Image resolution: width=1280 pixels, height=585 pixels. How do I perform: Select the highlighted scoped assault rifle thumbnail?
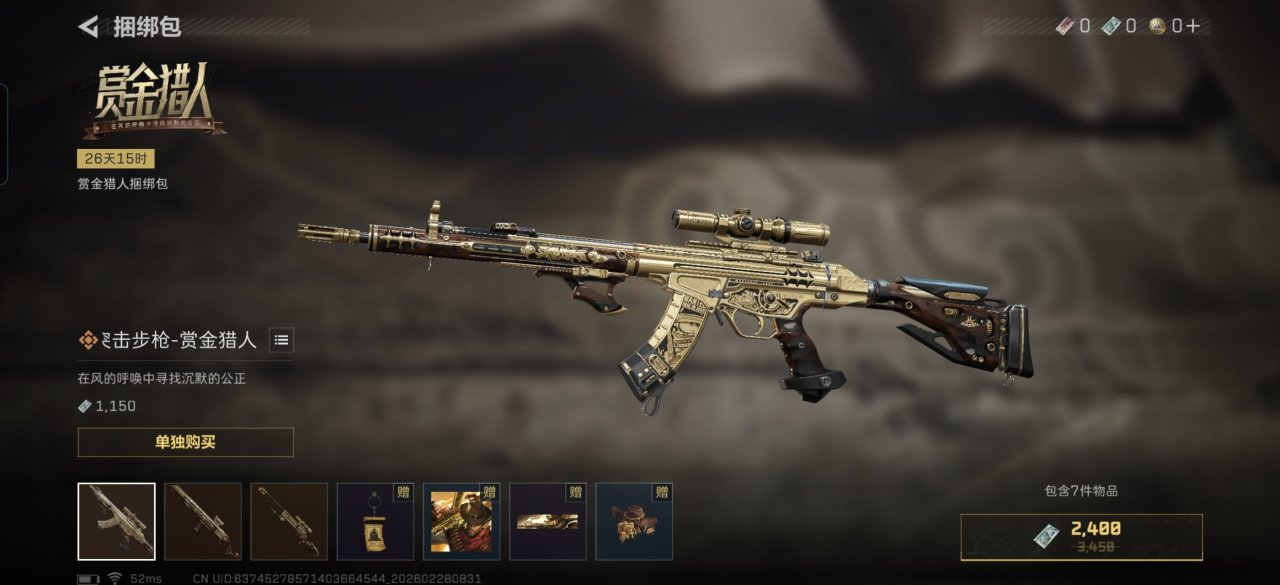point(117,521)
